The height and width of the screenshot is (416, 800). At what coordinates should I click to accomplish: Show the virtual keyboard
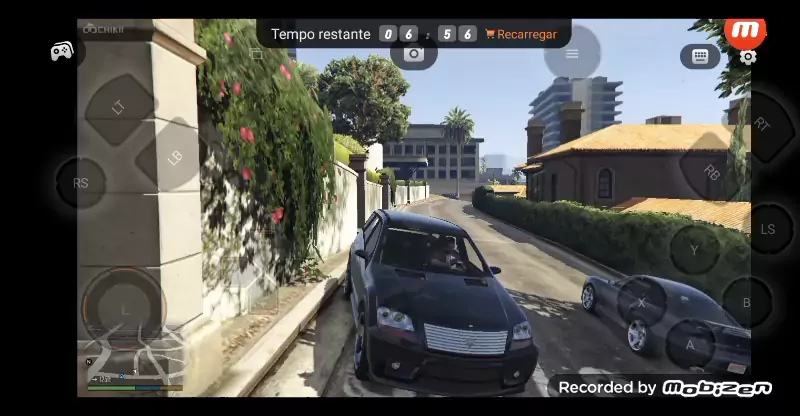[700, 57]
